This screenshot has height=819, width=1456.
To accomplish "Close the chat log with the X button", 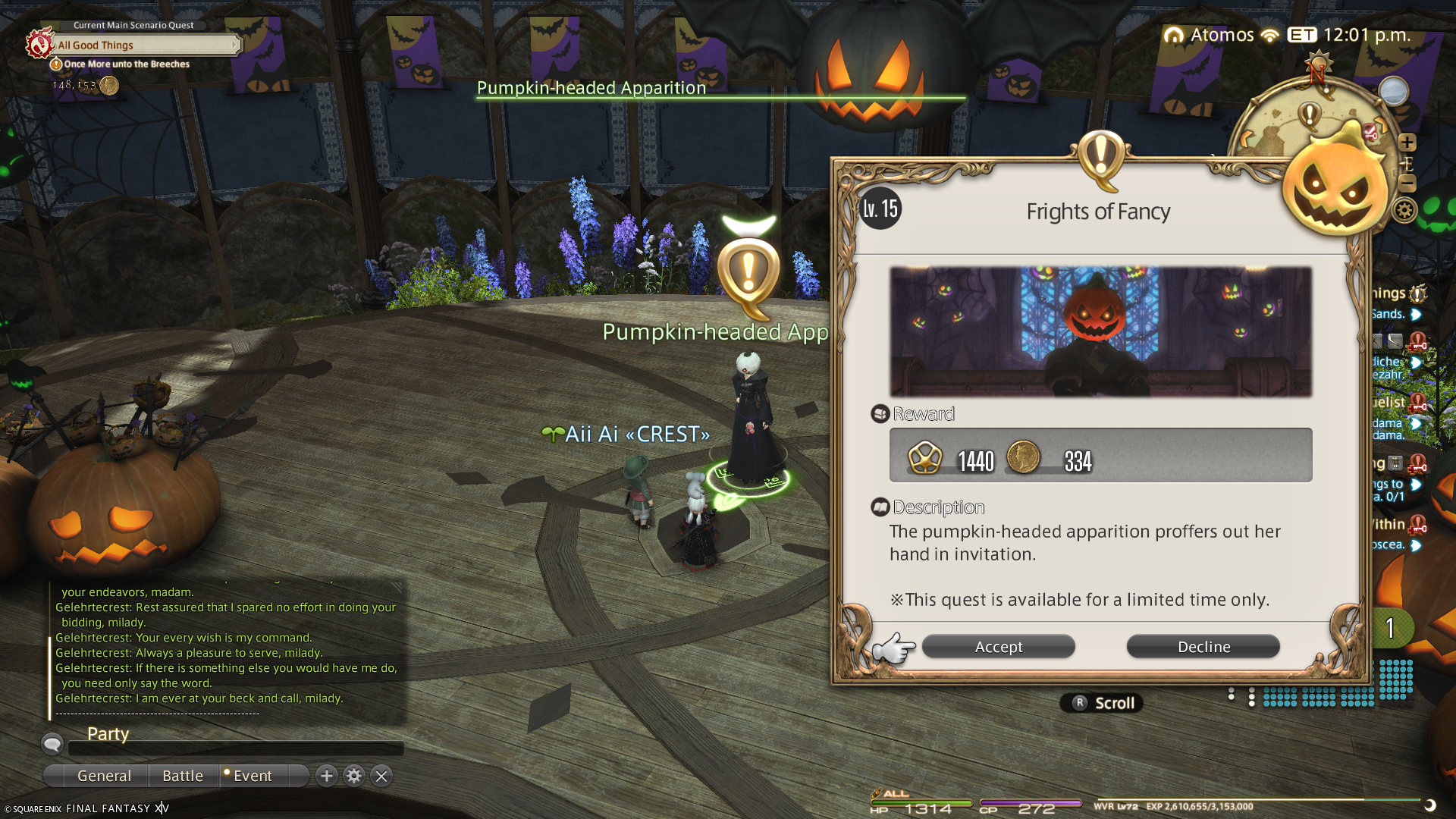I will point(381,776).
